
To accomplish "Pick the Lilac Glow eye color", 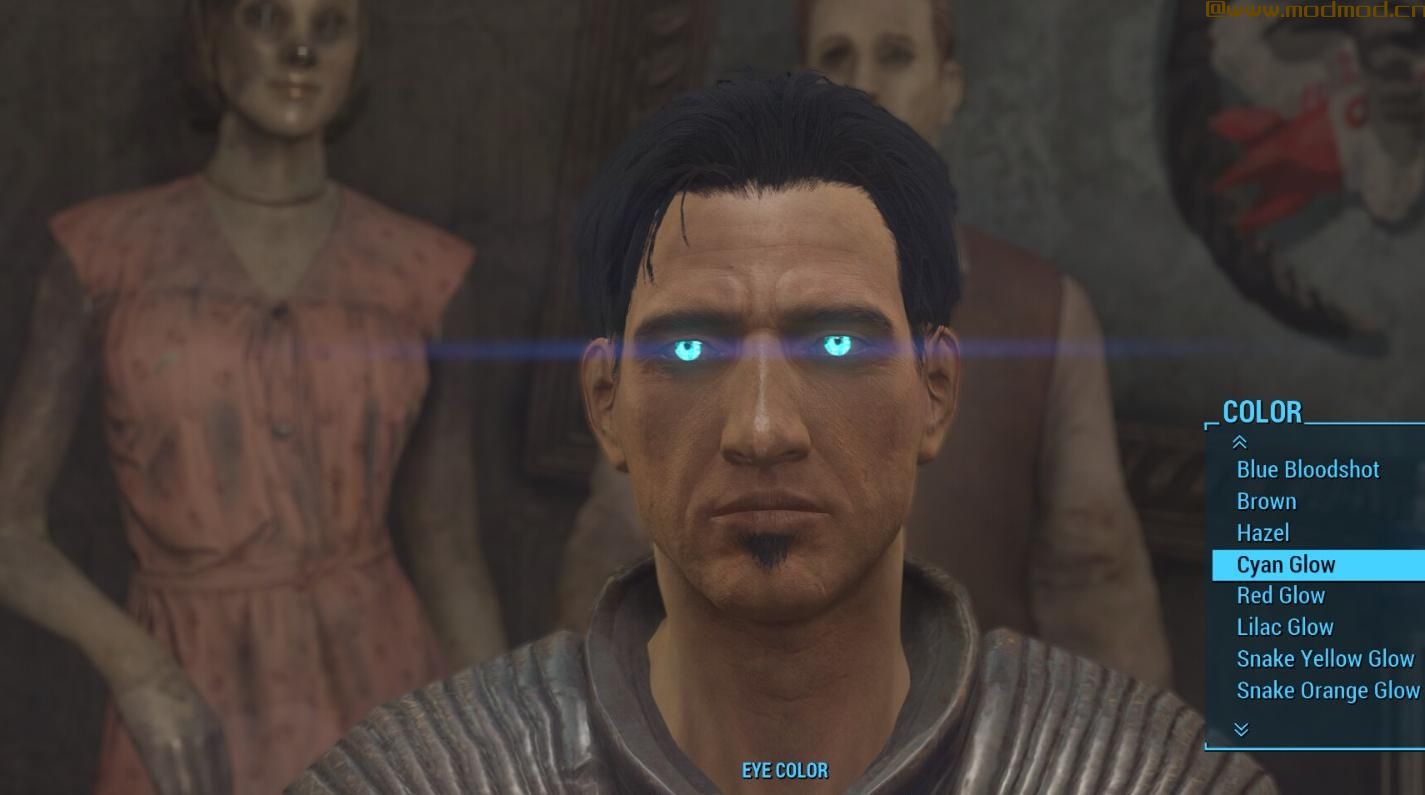I will 1284,627.
